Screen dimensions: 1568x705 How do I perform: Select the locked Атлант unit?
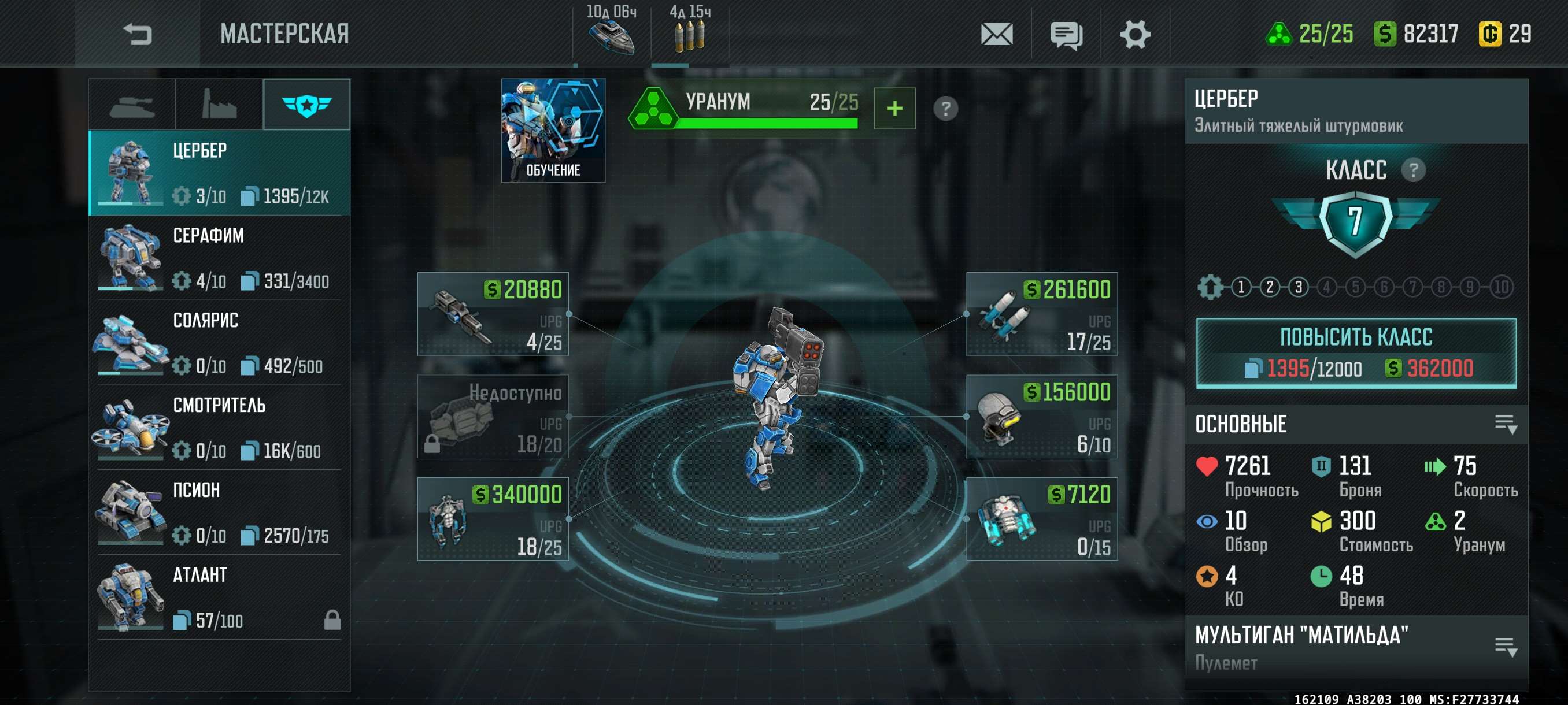[x=219, y=598]
